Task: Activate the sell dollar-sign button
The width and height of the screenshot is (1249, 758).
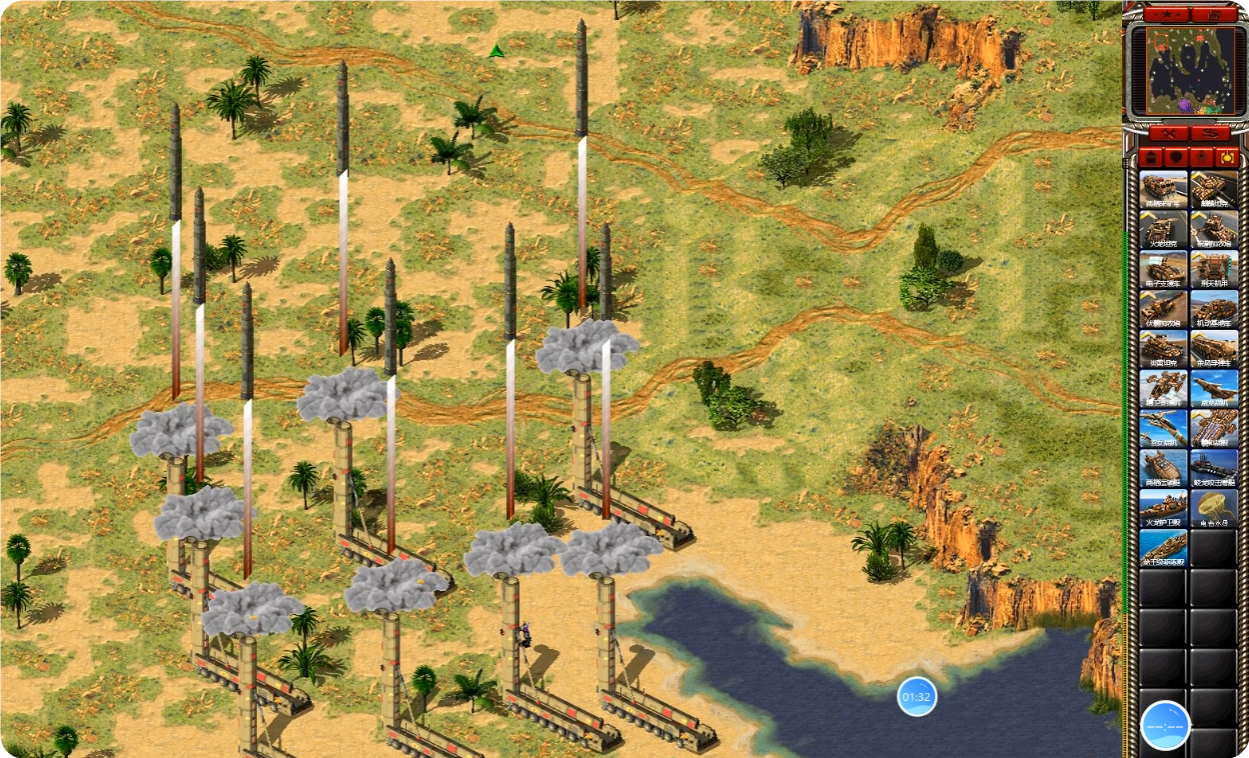Action: point(1209,133)
